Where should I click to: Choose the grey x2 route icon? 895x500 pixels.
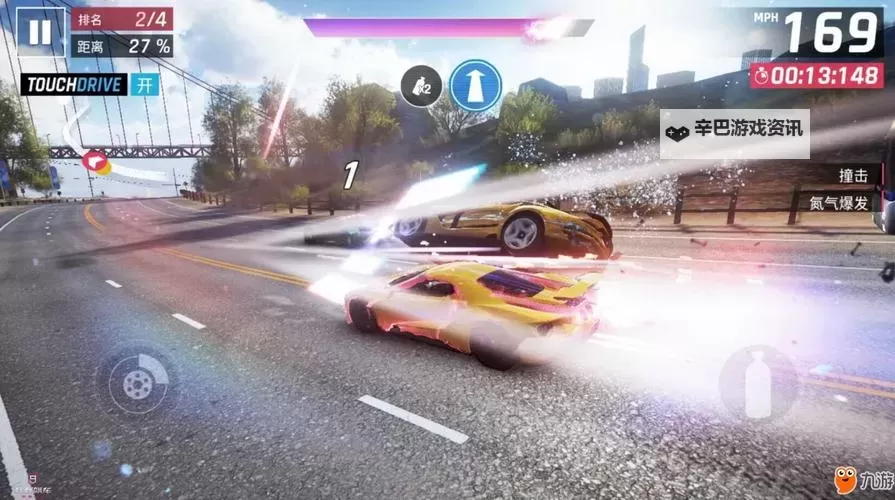[421, 86]
